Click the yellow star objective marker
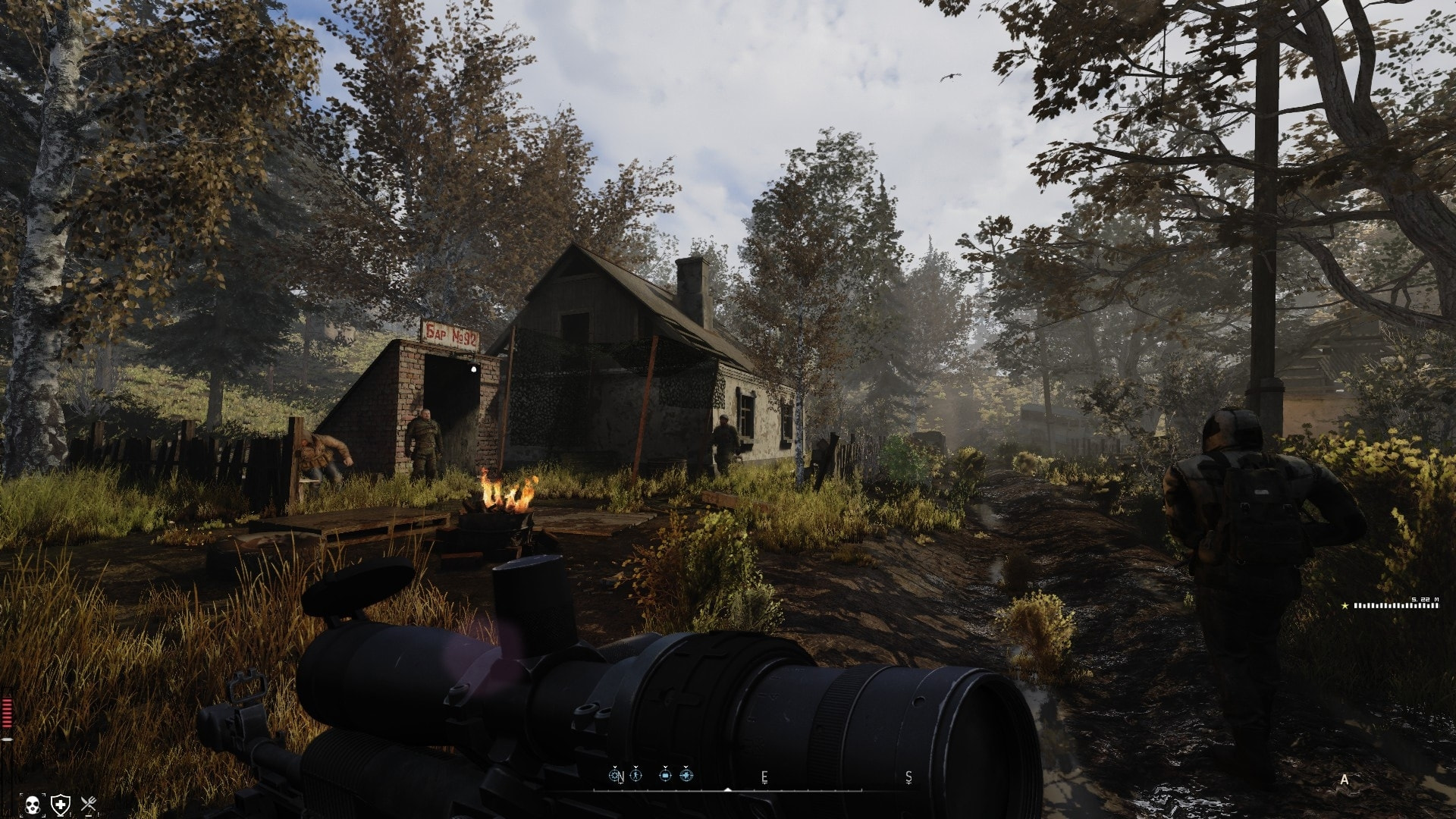 (1345, 605)
